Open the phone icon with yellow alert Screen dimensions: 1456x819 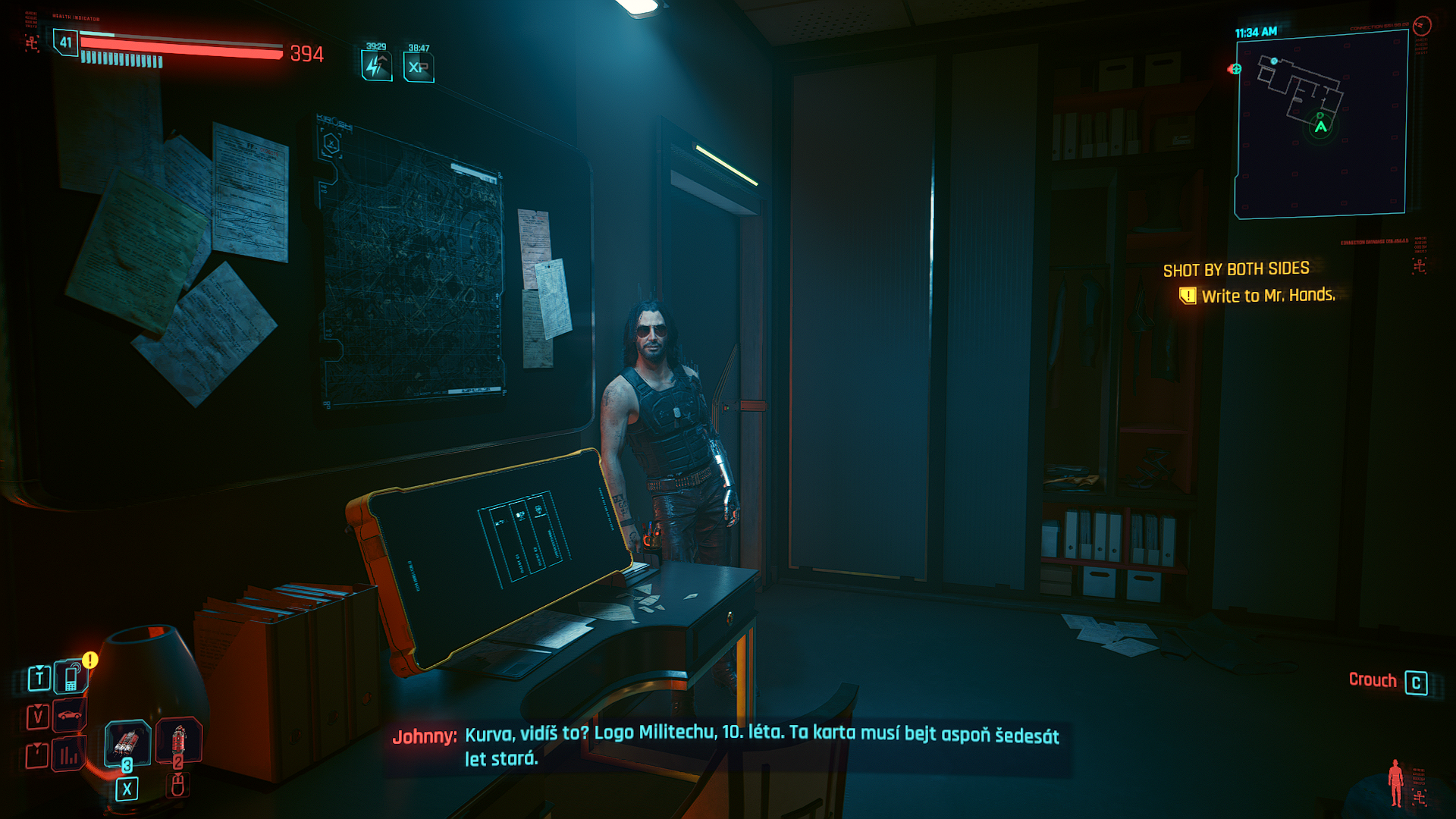pyautogui.click(x=72, y=676)
